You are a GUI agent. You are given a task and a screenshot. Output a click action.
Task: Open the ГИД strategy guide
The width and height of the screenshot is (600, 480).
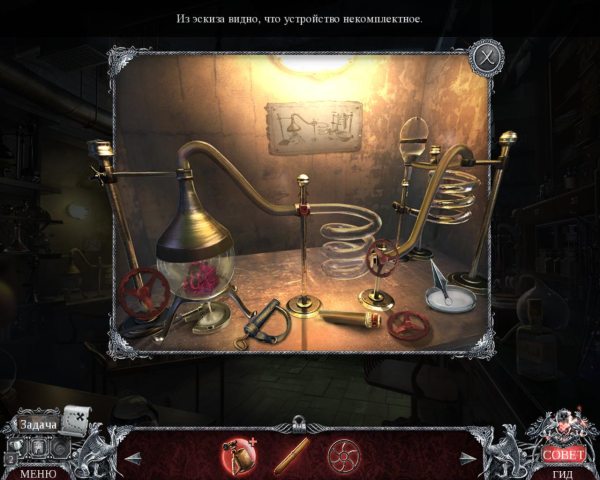563,473
